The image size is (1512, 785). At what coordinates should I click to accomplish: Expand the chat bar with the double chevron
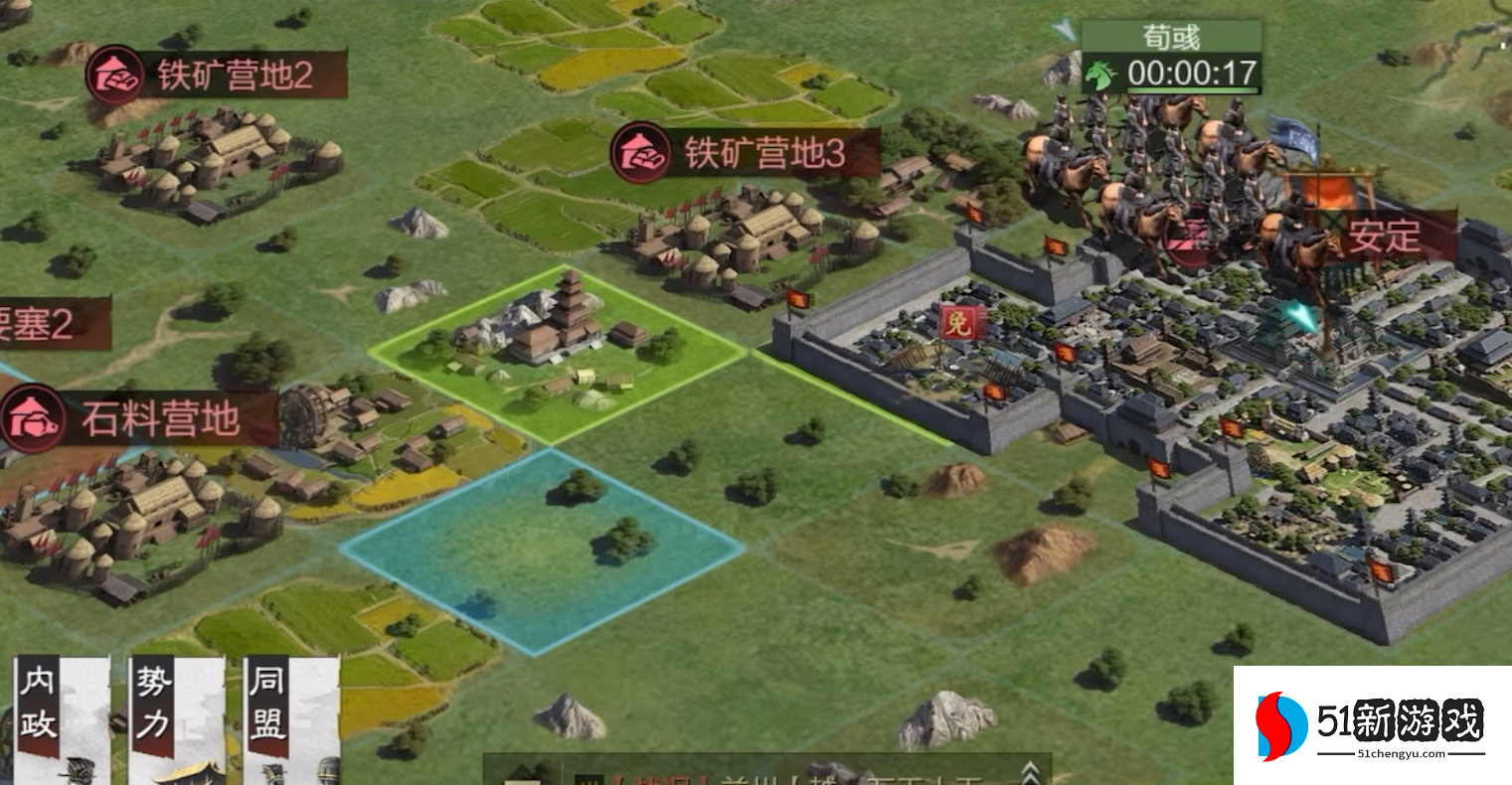[1031, 772]
